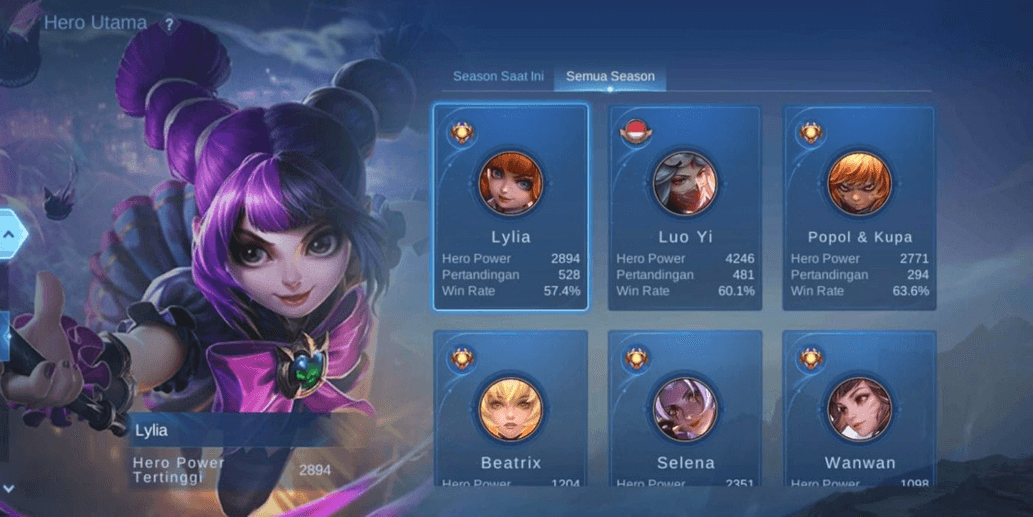Click the Hero Utama help question mark

pos(169,25)
